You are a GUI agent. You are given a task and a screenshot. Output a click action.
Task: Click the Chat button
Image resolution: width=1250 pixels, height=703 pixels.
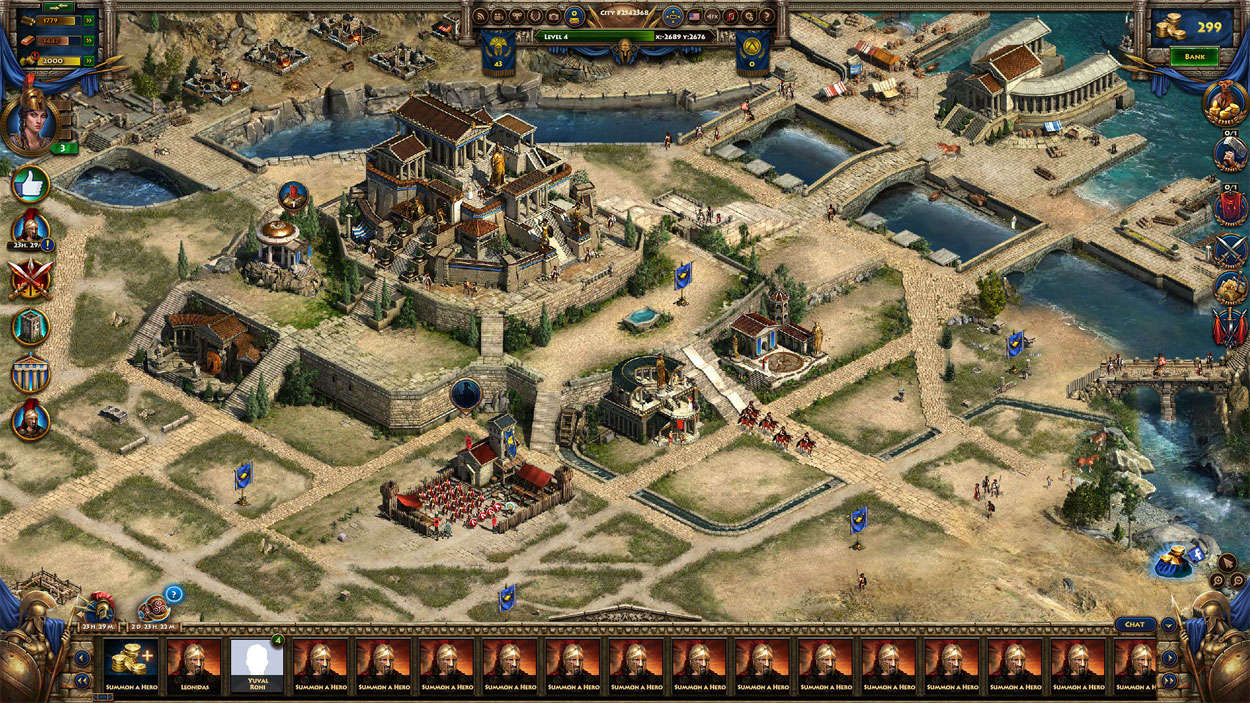pos(1134,624)
